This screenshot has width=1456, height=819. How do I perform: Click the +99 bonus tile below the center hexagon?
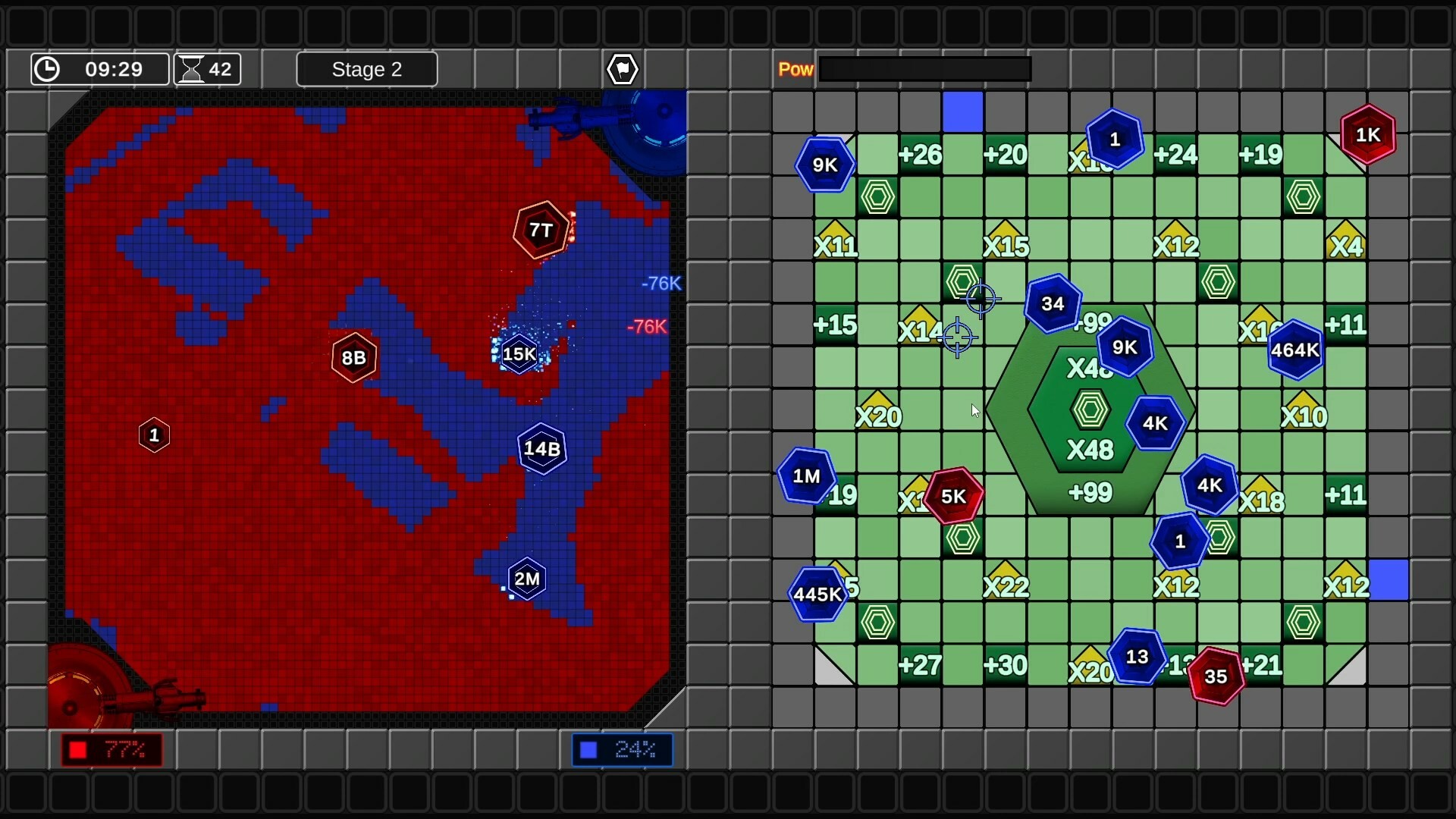coord(1090,492)
